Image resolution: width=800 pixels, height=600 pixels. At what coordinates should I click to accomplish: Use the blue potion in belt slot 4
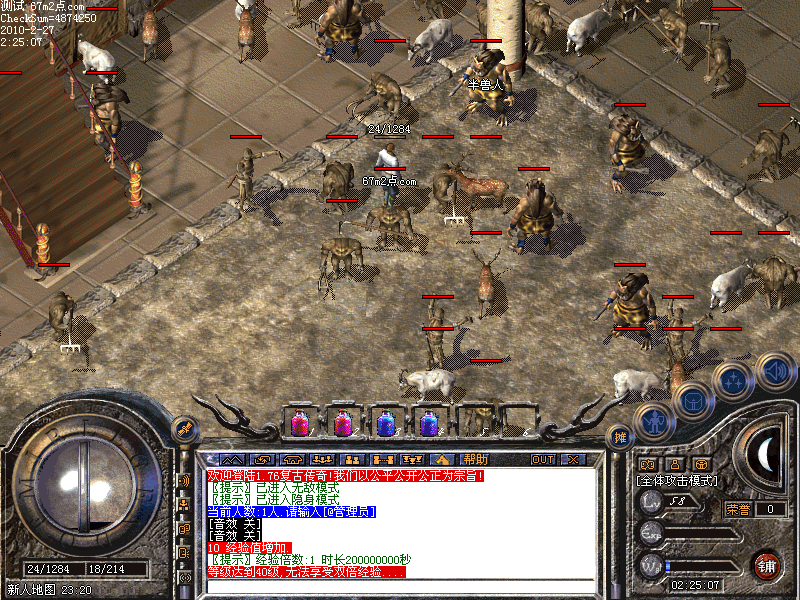[429, 423]
